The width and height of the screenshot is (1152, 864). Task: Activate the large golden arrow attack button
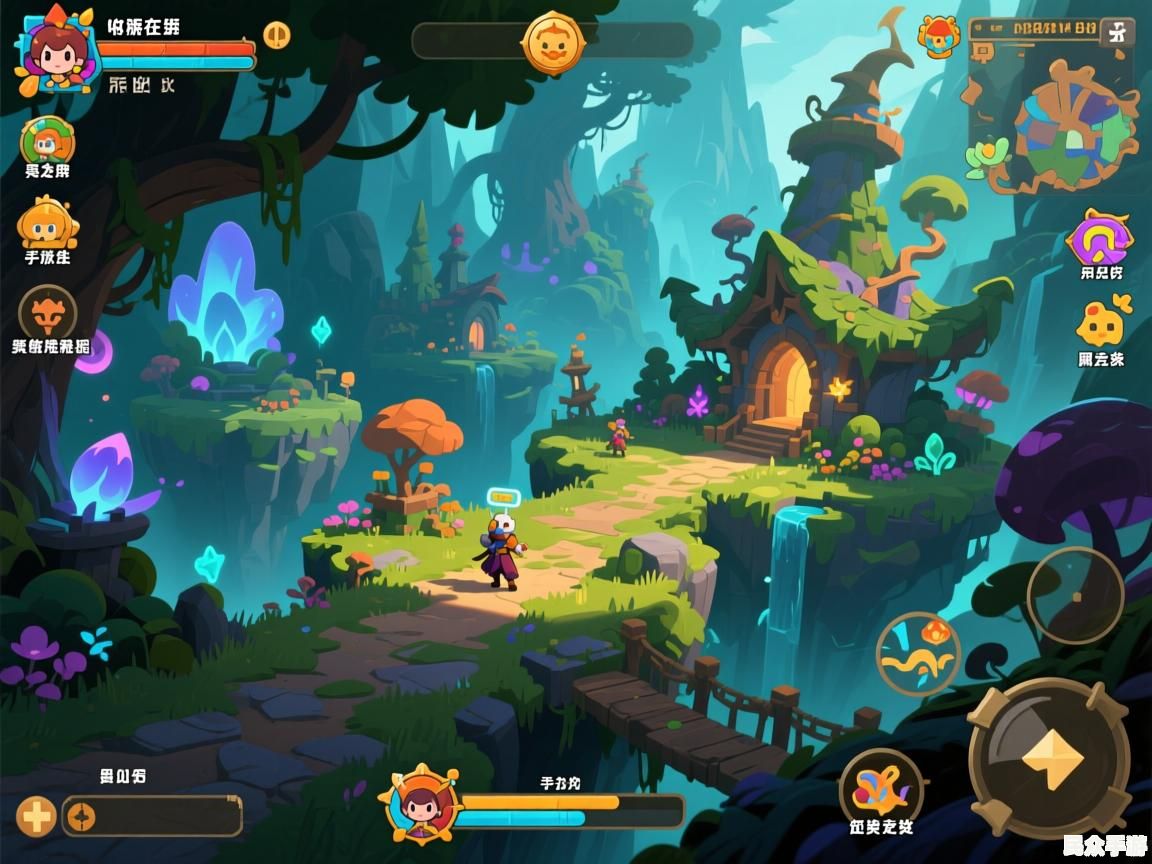[x=1049, y=757]
